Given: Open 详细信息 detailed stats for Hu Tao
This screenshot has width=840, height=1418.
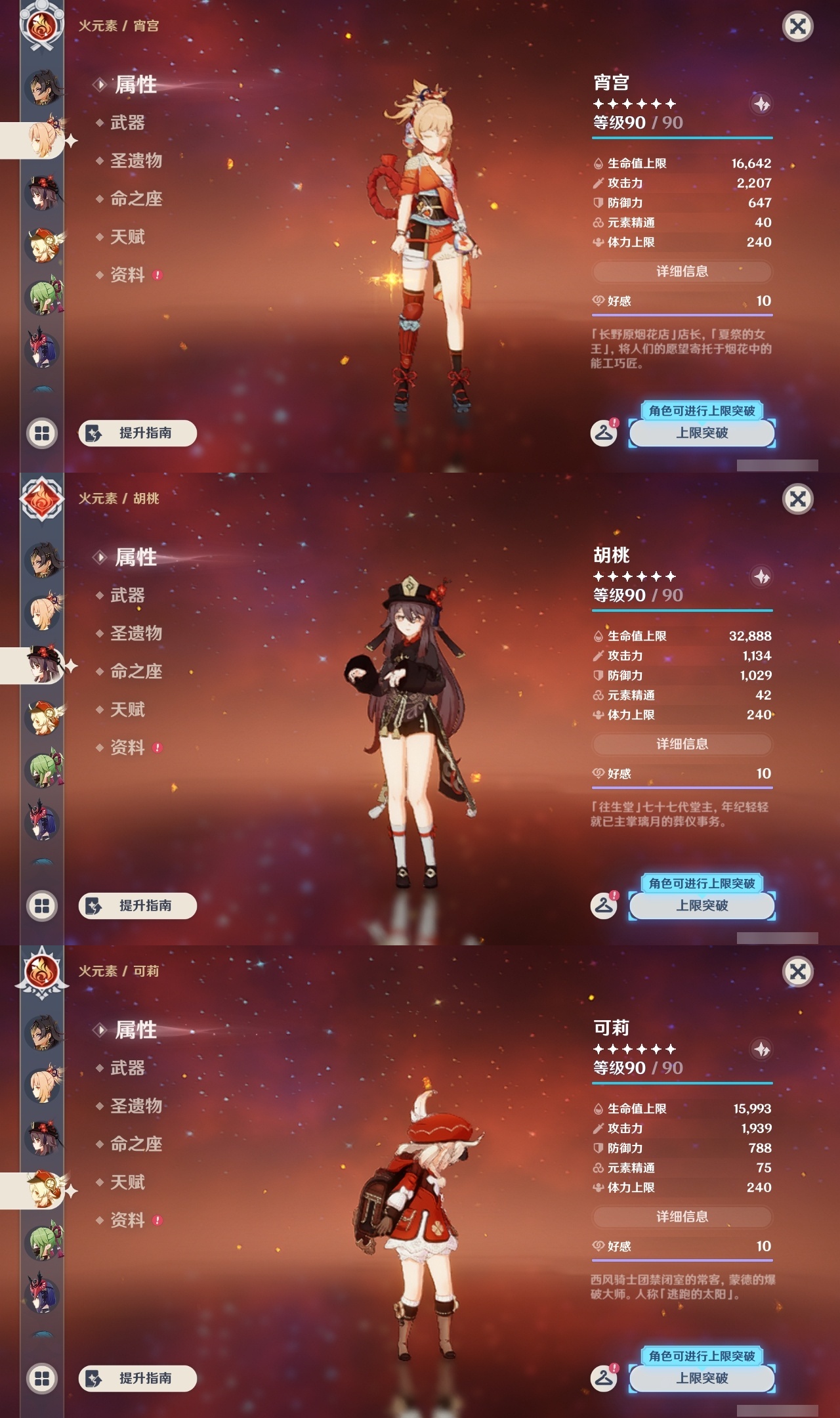Looking at the screenshot, I should 681,745.
